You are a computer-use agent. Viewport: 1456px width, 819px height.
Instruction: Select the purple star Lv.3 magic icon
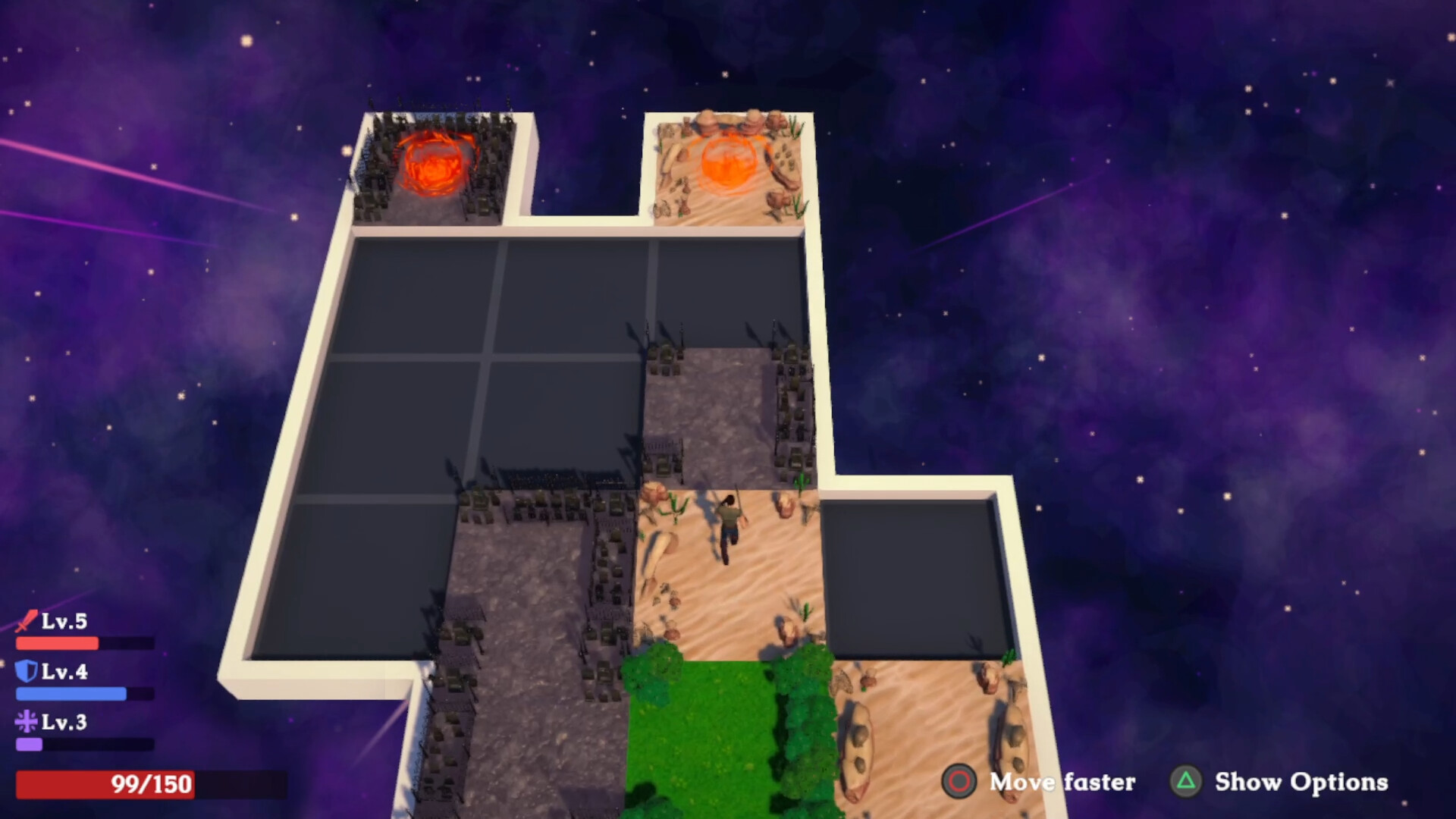tap(25, 722)
